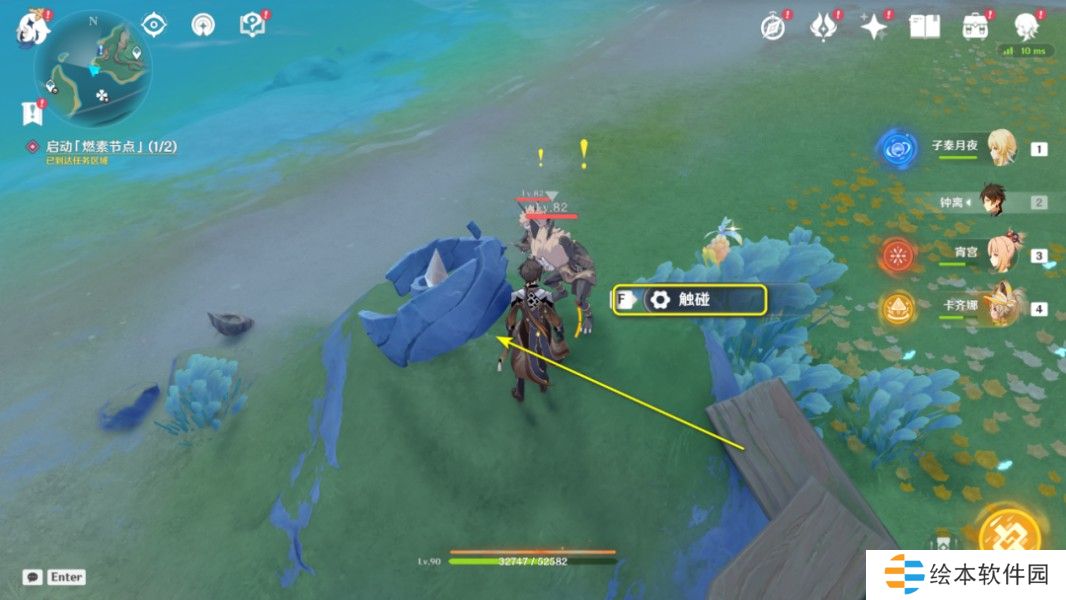Activate 卡齐娜's yellow elemental burst icon
Viewport: 1066px width, 600px height.
(896, 309)
